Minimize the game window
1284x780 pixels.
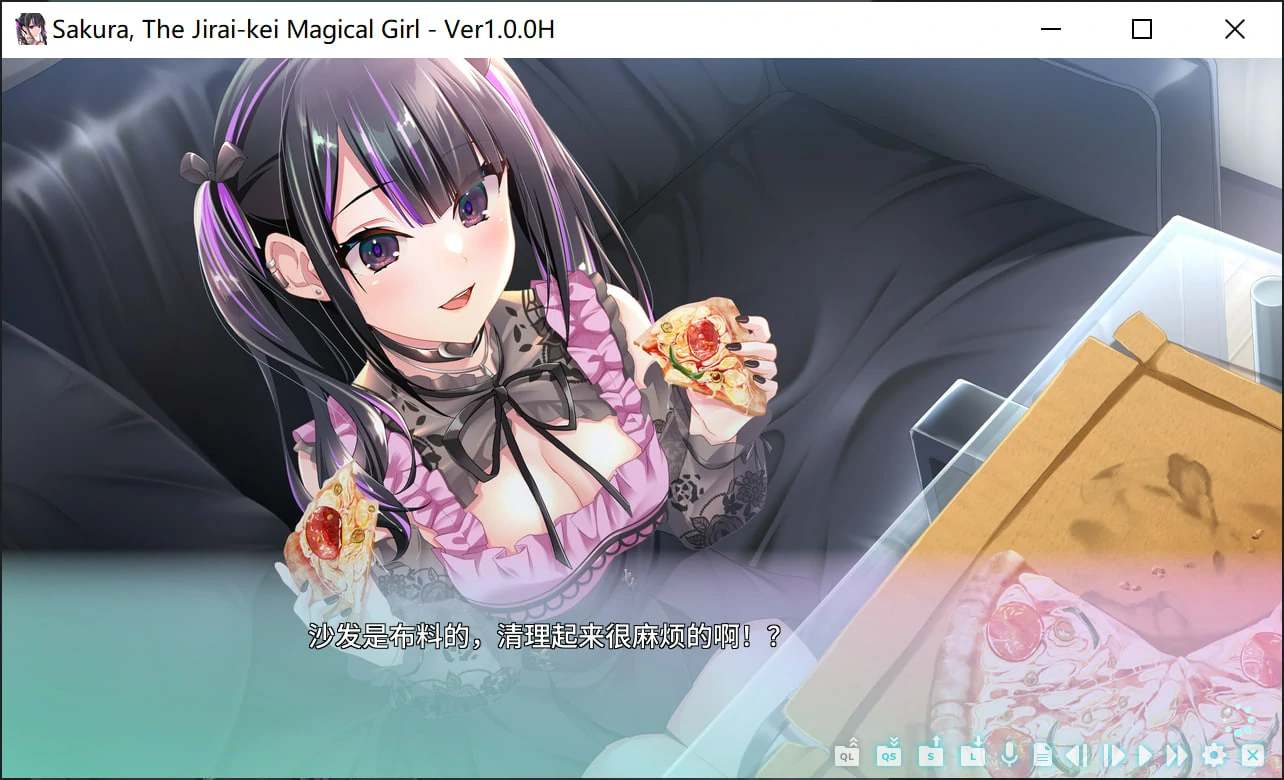pyautogui.click(x=1049, y=29)
